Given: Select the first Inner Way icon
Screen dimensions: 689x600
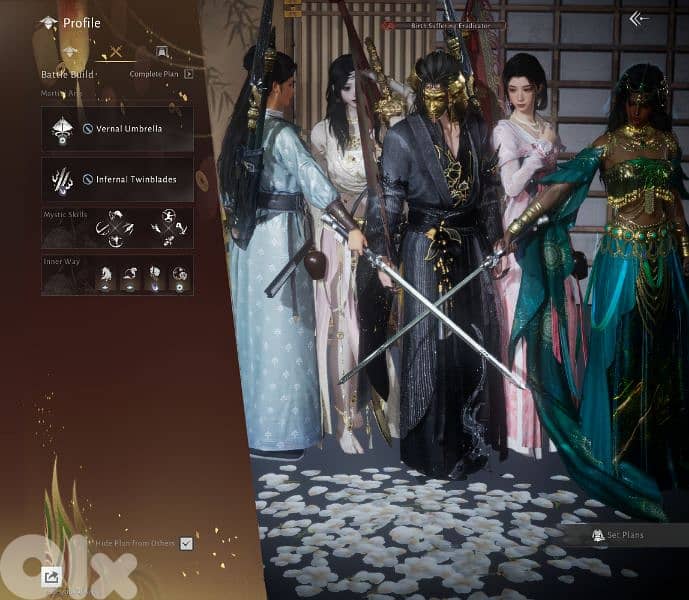Looking at the screenshot, I should coord(105,276).
